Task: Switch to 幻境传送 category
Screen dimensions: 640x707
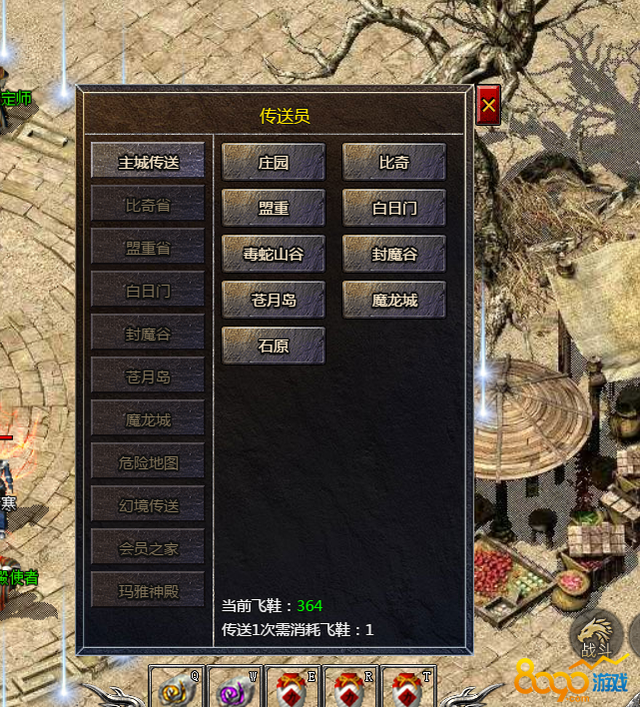Action: [x=148, y=506]
